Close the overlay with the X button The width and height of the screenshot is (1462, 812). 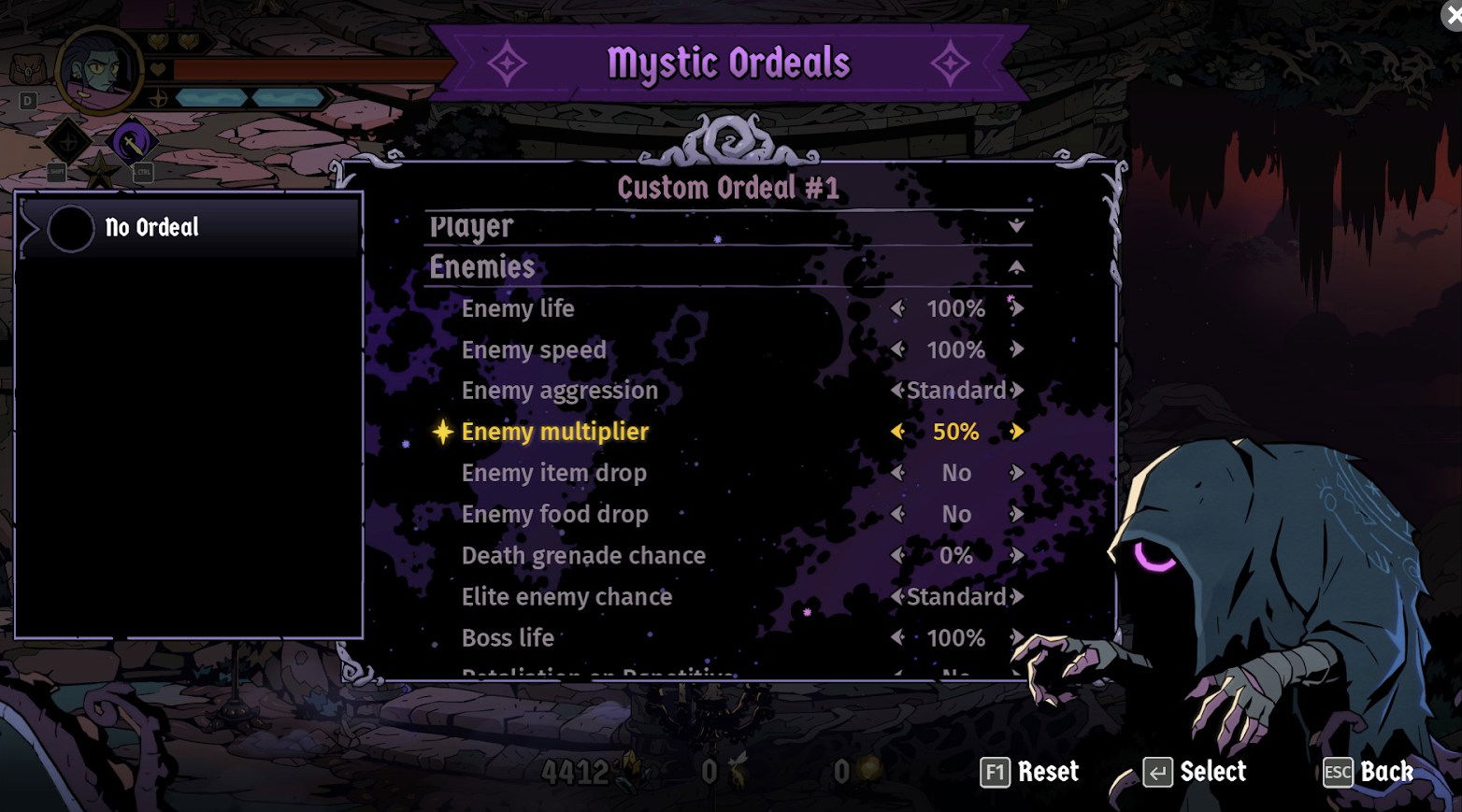(1453, 13)
